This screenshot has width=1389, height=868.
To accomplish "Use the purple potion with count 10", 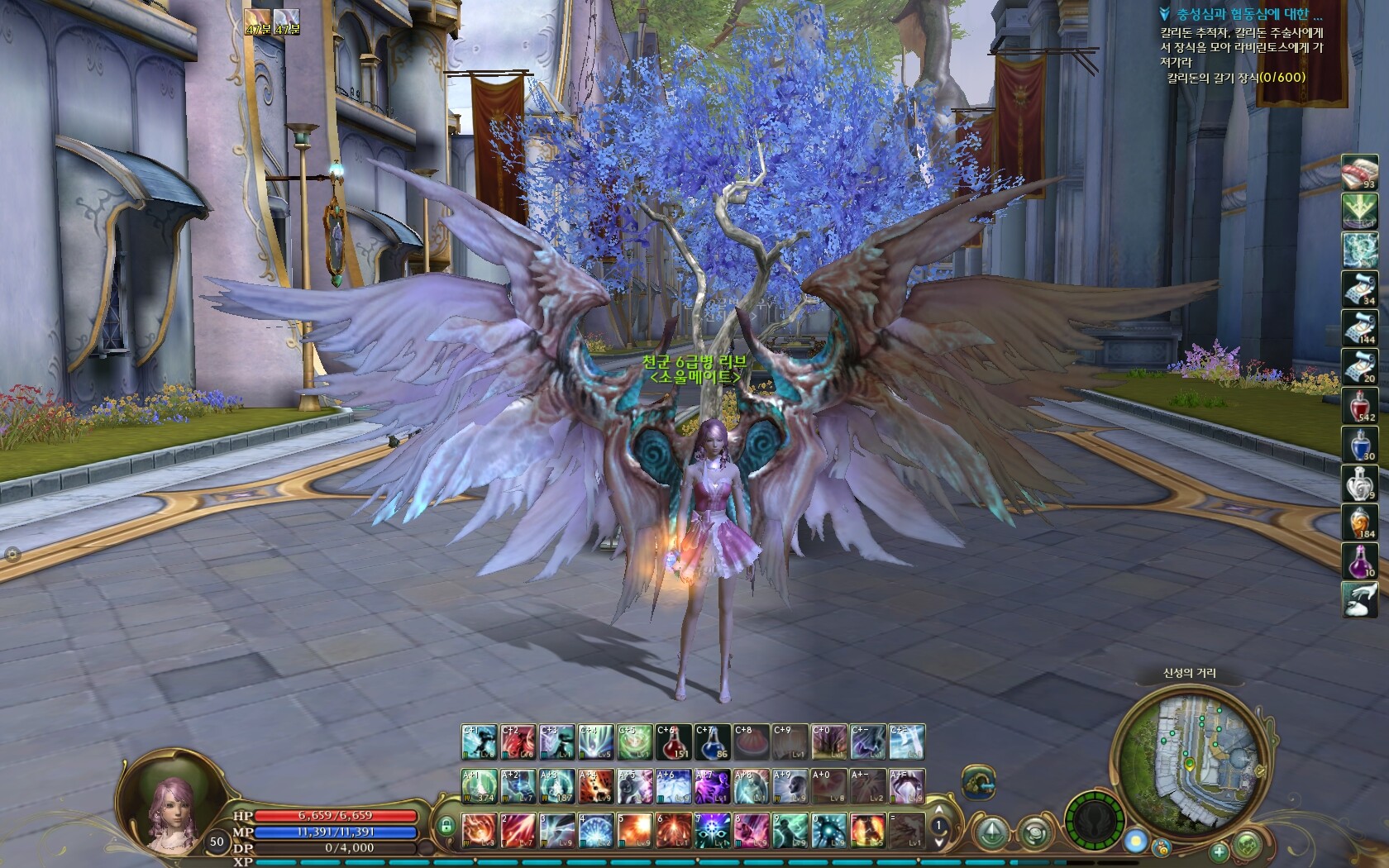I will tap(1358, 560).
